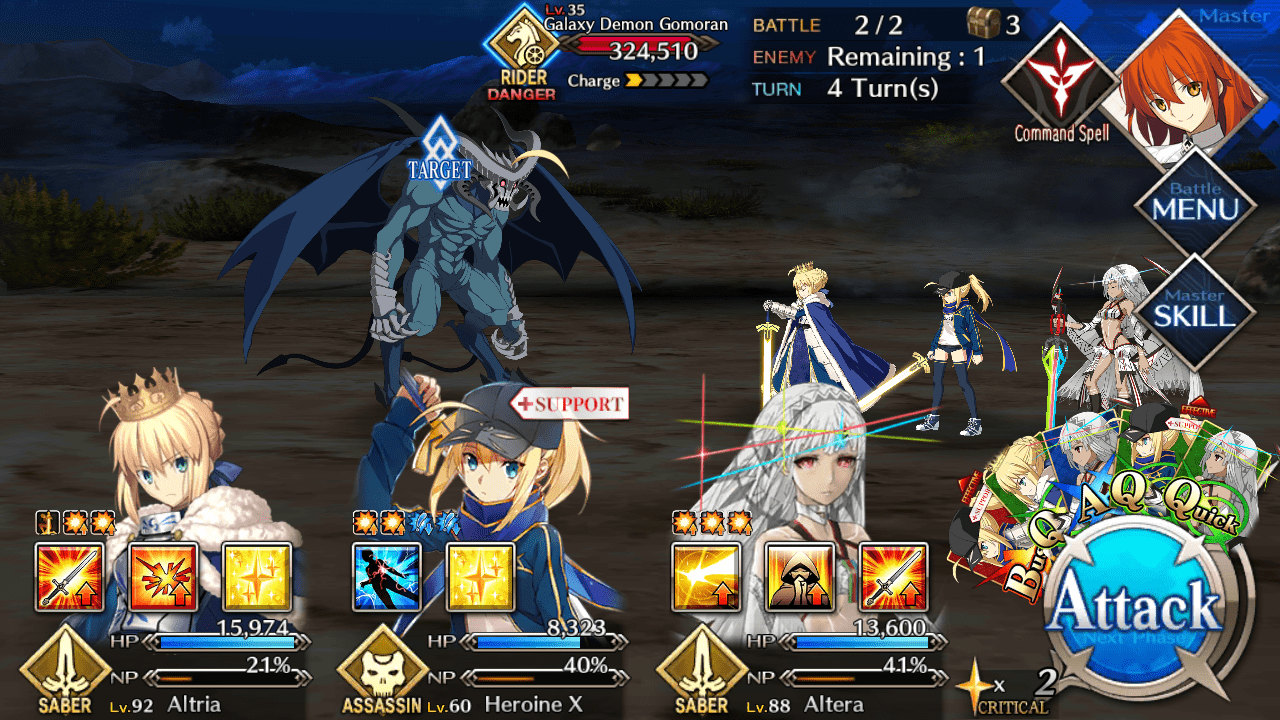Use Altera's golden beam skill
Viewport: 1280px width, 720px height.
pos(706,577)
